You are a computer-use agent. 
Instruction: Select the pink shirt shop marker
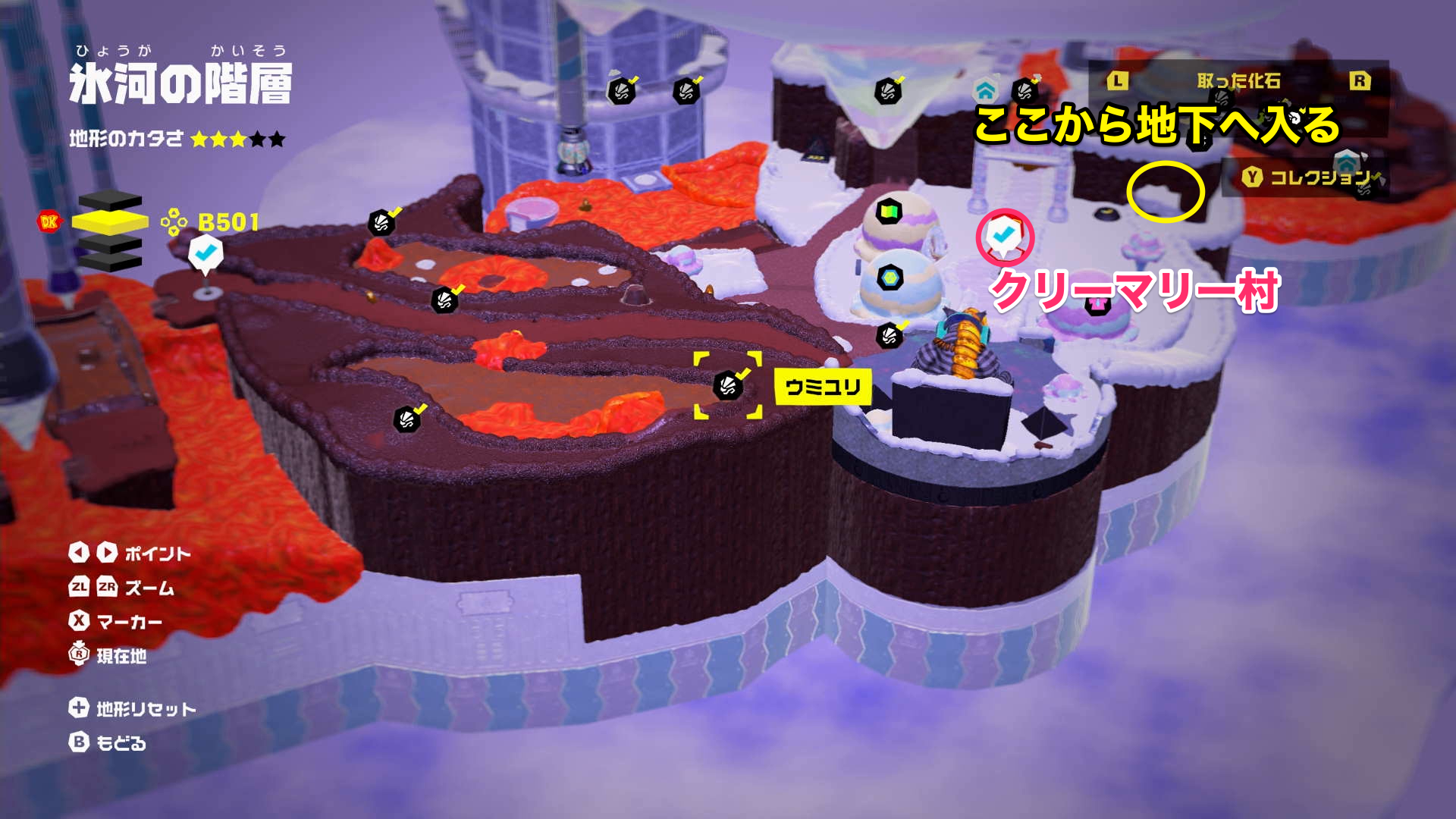tap(1097, 304)
